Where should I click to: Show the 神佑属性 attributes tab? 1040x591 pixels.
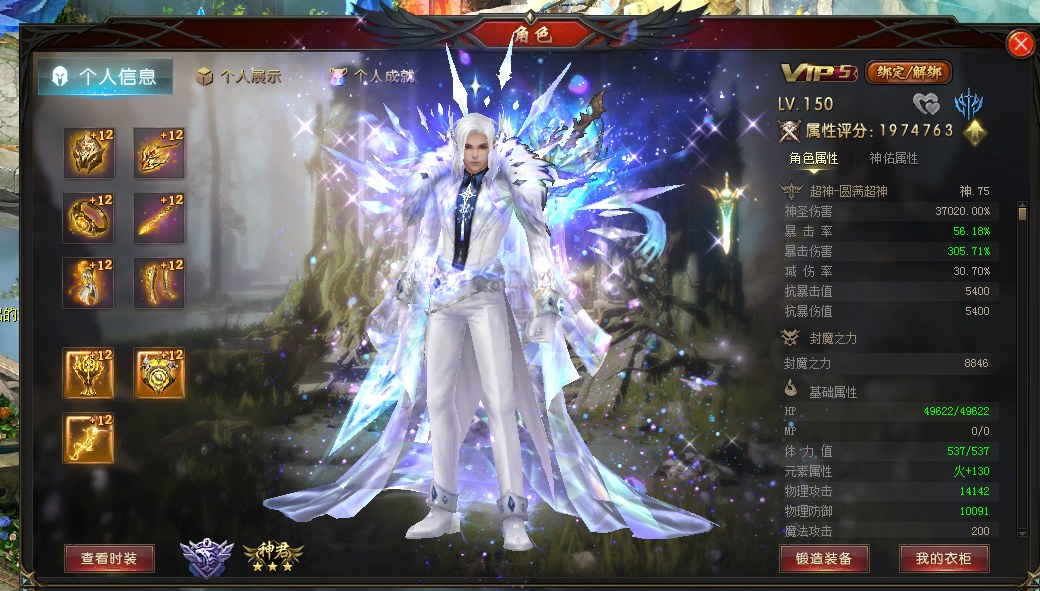pyautogui.click(x=893, y=158)
